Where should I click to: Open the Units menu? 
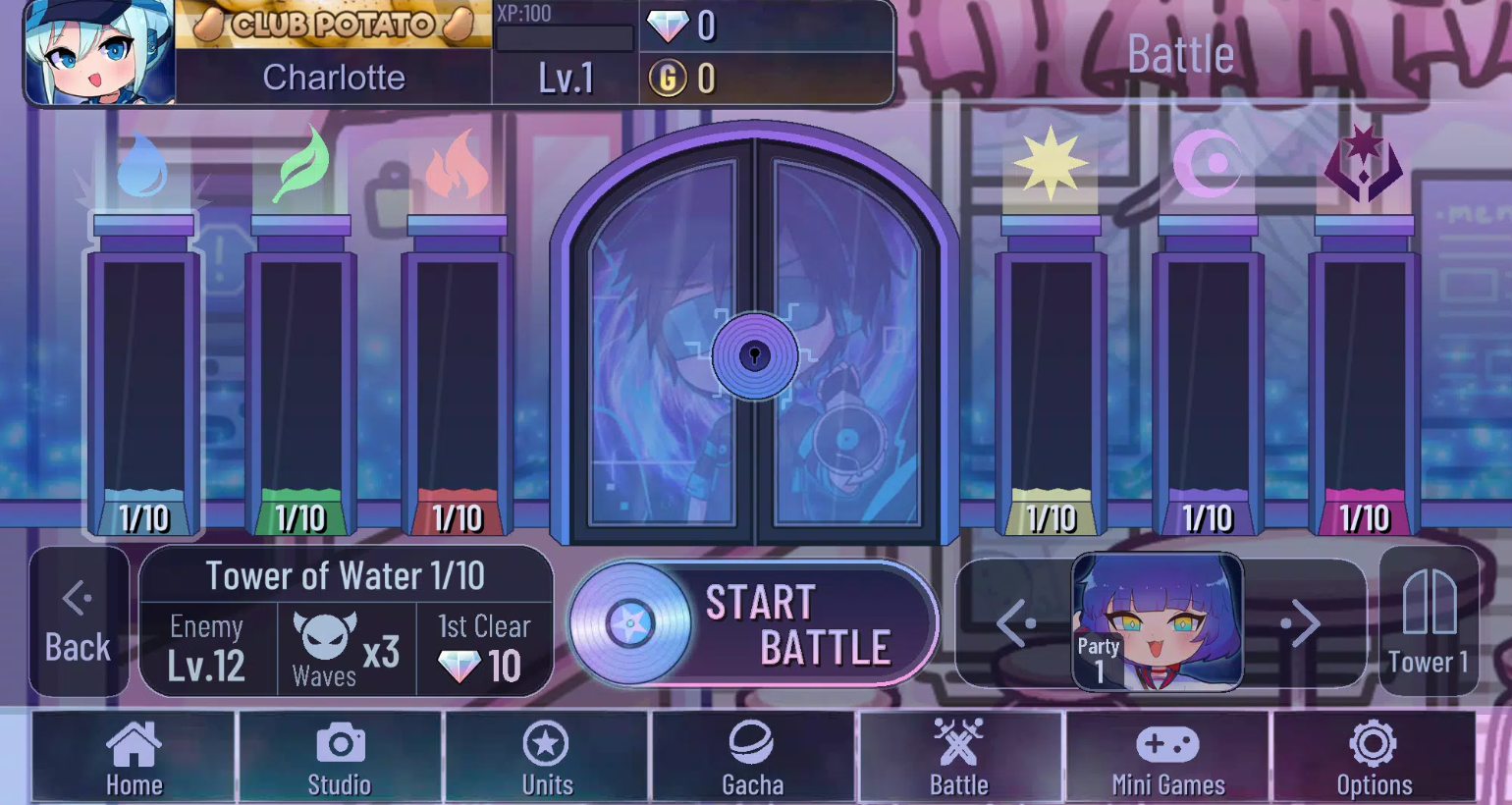[547, 757]
